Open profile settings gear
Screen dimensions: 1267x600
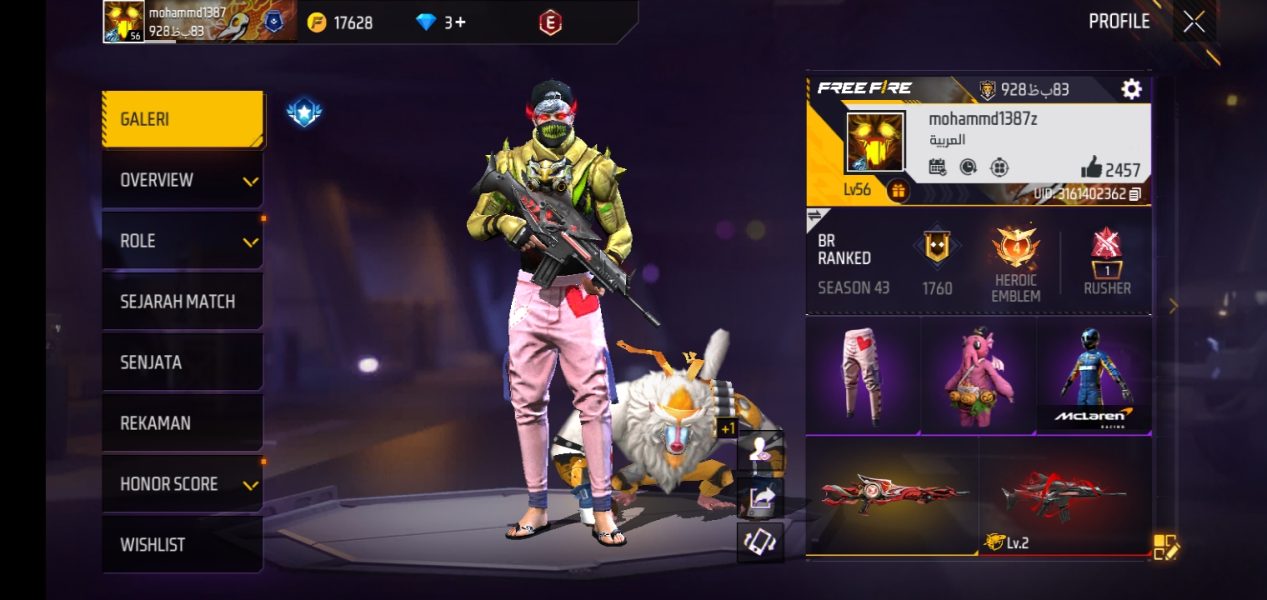tap(1131, 89)
